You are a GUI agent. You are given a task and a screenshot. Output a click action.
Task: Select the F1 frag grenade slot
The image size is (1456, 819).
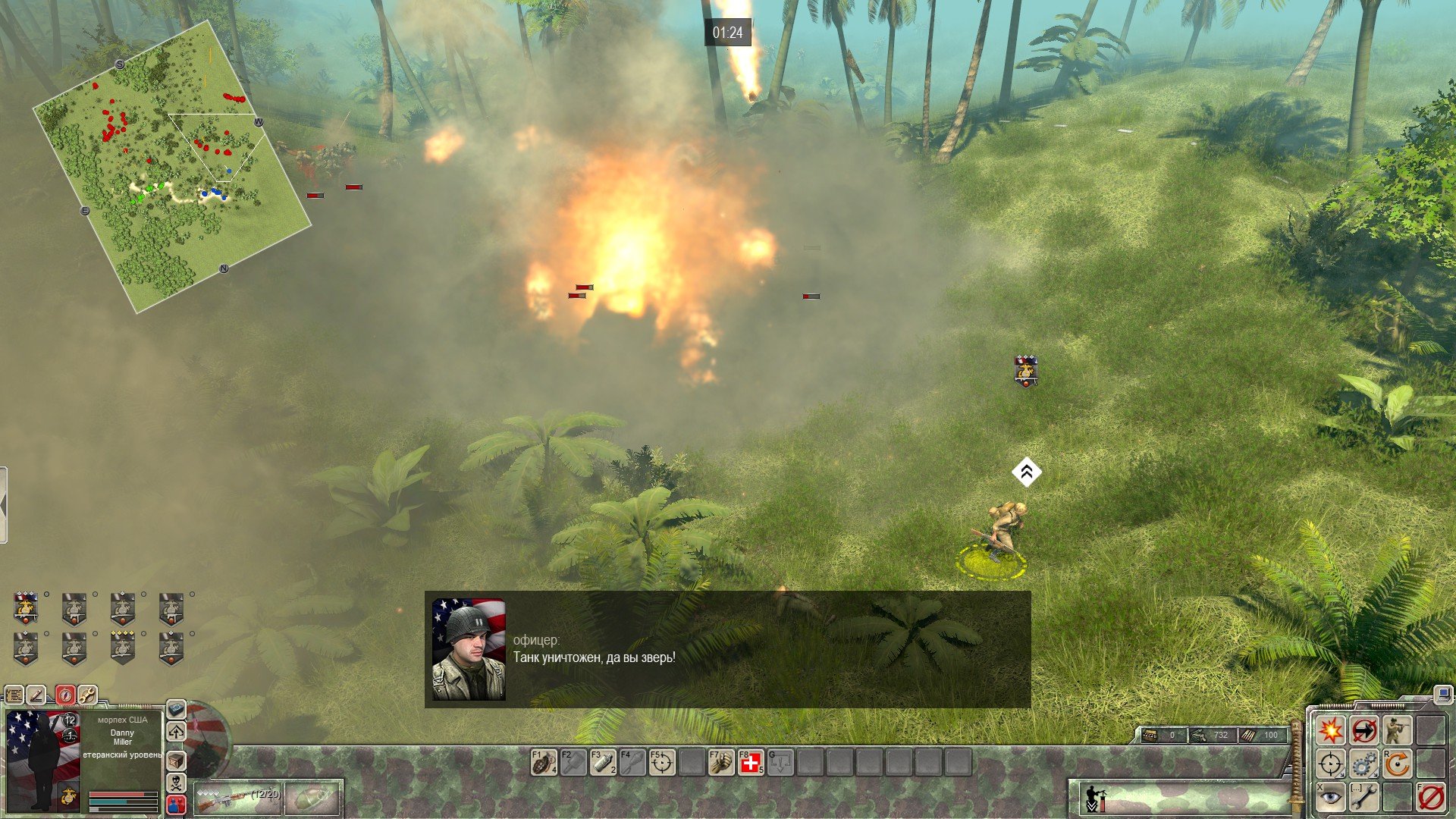pyautogui.click(x=544, y=762)
